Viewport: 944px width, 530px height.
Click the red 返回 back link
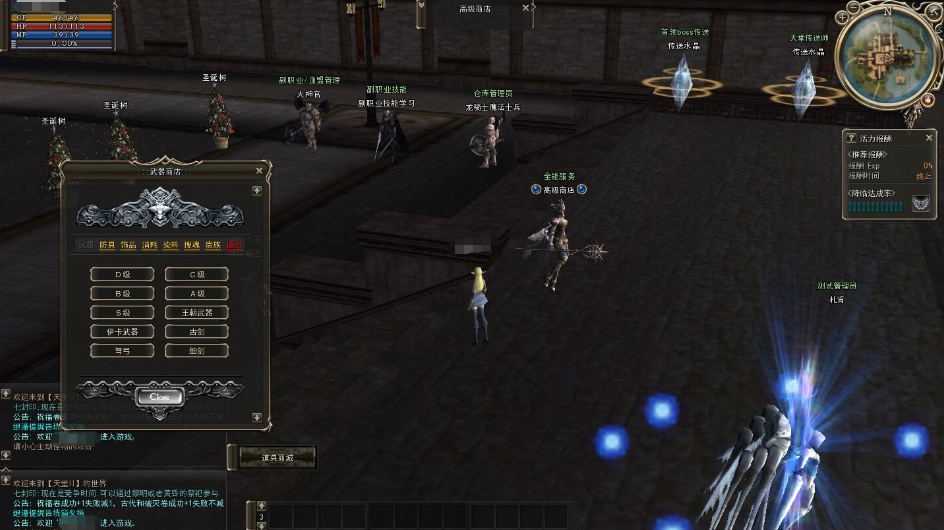coord(234,245)
